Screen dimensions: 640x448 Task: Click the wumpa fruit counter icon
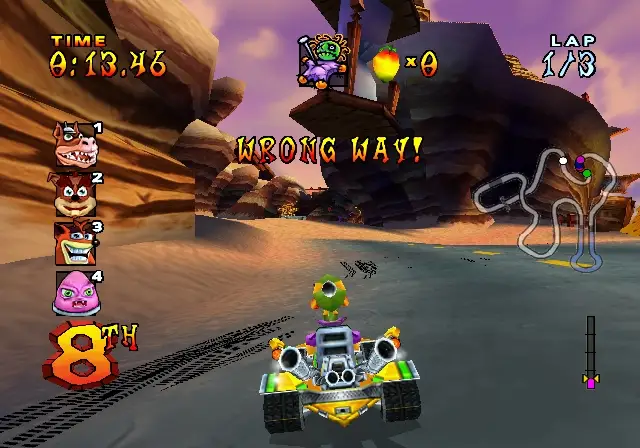pyautogui.click(x=385, y=62)
